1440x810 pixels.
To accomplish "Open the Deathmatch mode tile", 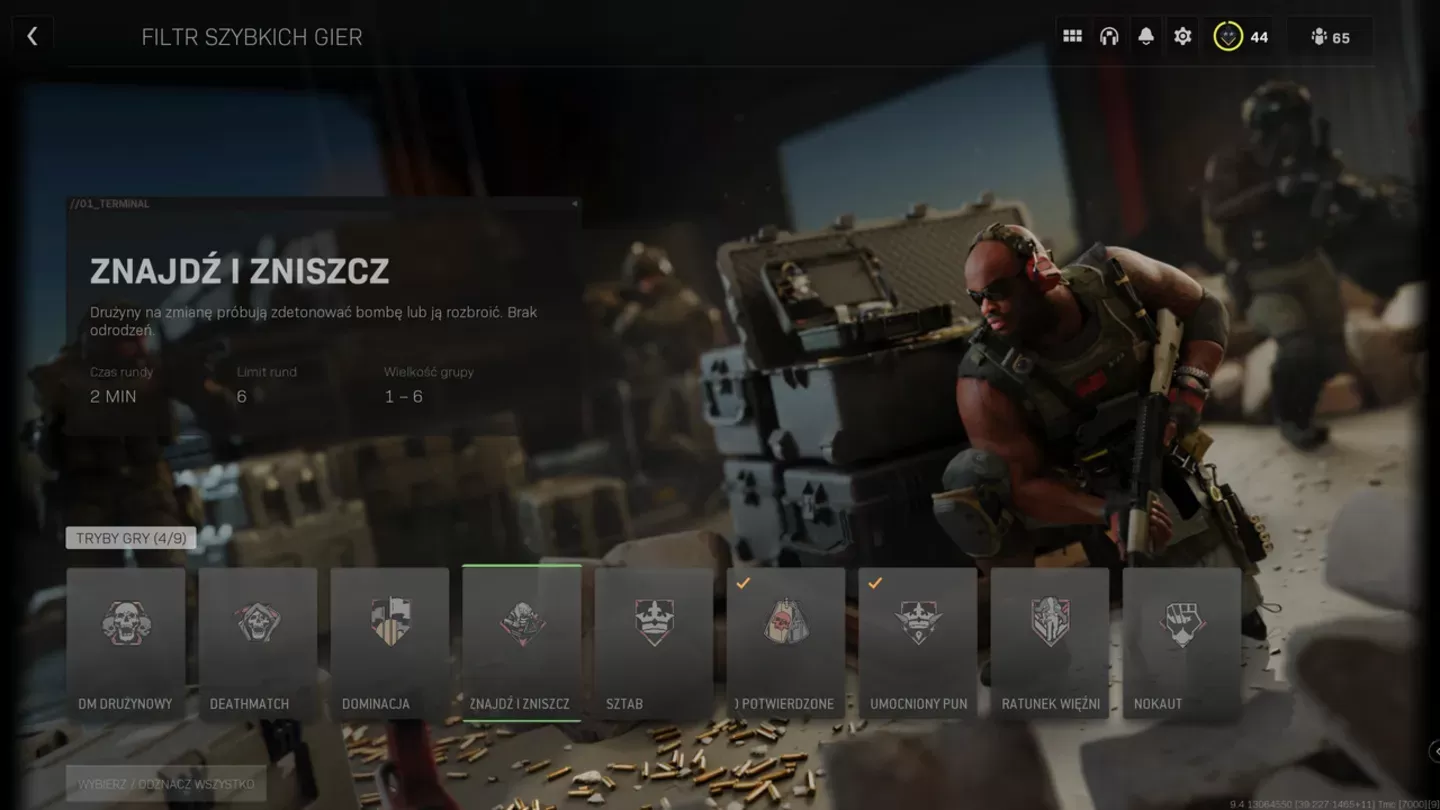I will (x=258, y=623).
